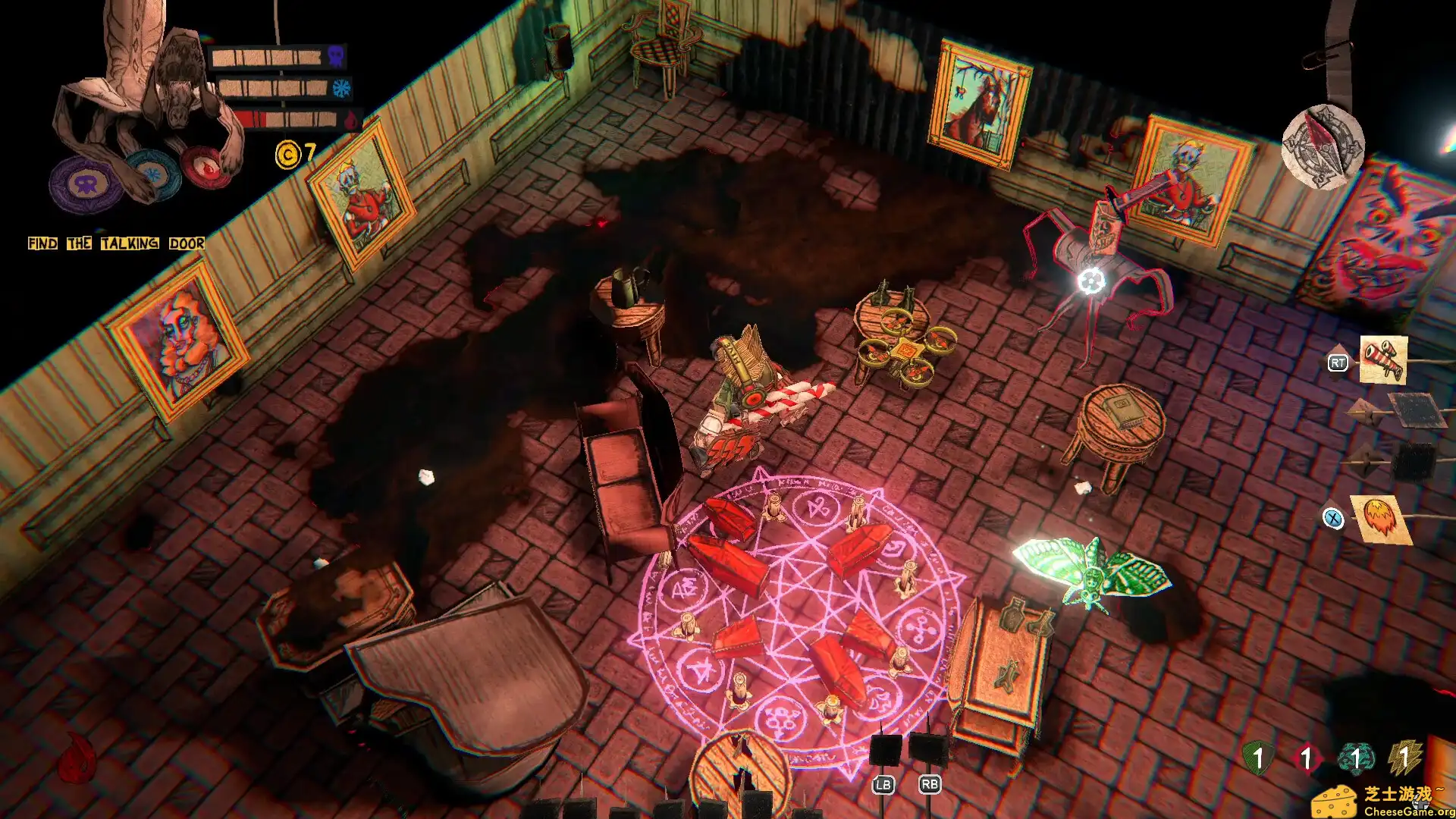Open the CheeseGame.org link
This screenshot has height=819, width=1456.
pyautogui.click(x=1408, y=810)
